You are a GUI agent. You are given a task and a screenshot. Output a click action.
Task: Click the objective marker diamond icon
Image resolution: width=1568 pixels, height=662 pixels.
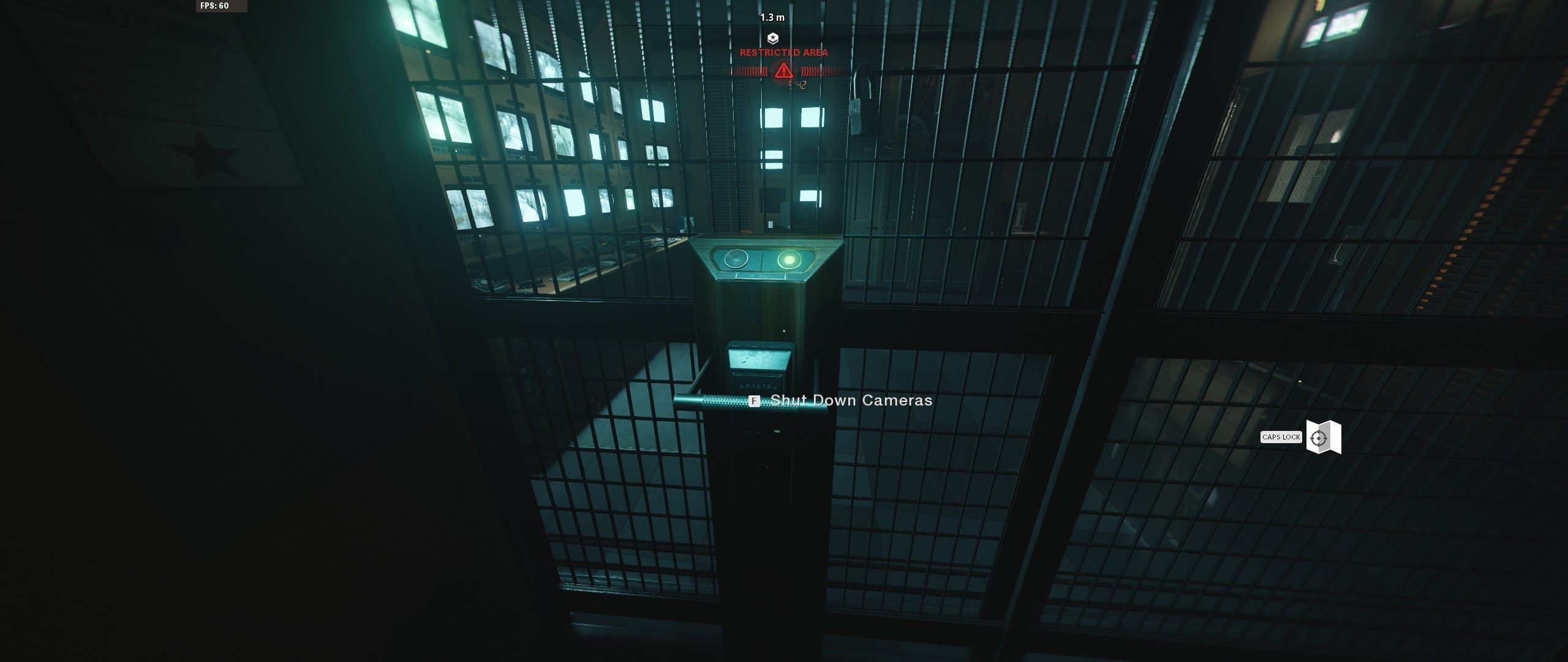click(x=773, y=39)
